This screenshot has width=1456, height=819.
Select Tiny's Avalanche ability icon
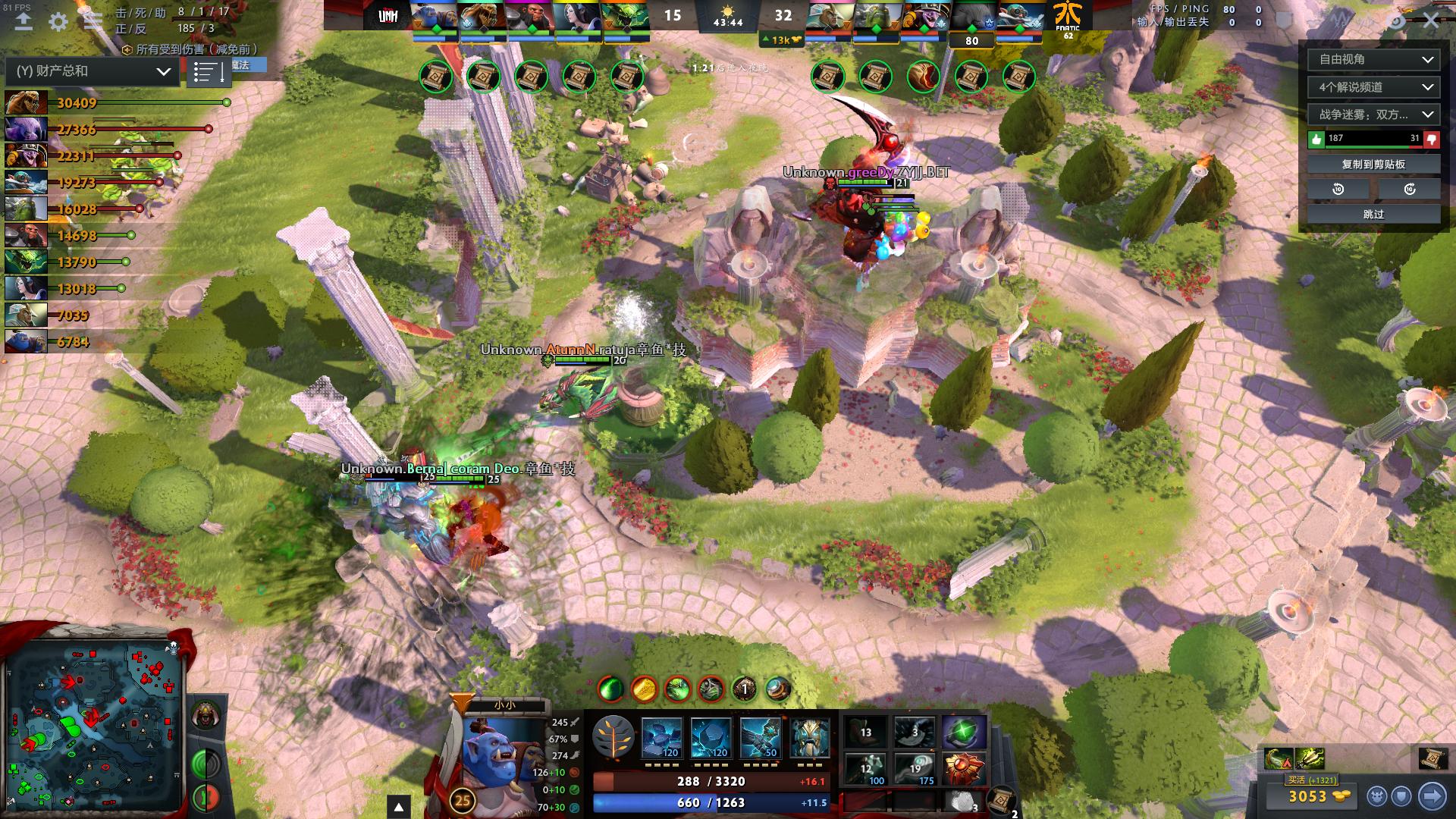click(x=663, y=736)
